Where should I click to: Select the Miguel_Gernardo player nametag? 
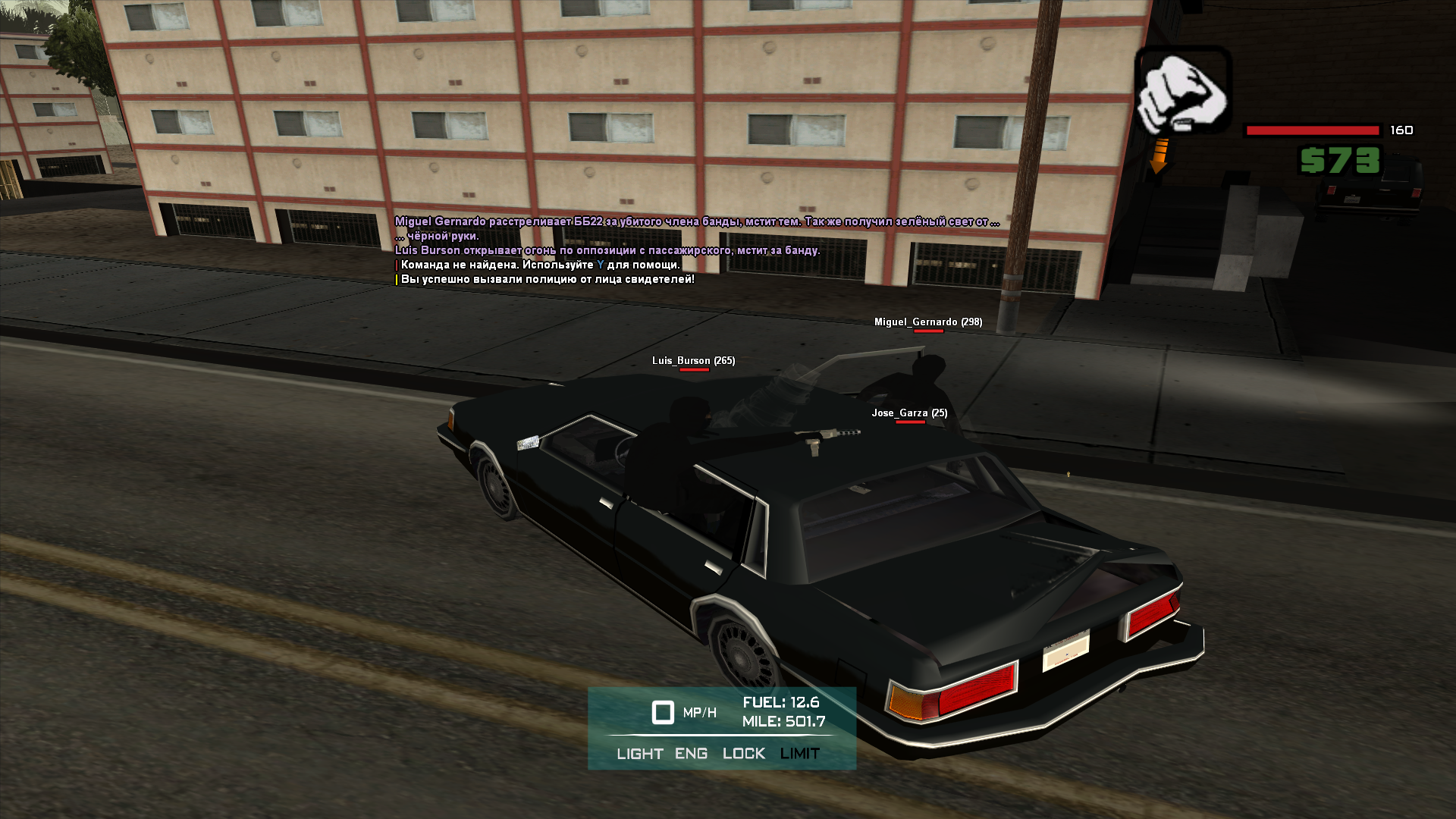point(927,322)
